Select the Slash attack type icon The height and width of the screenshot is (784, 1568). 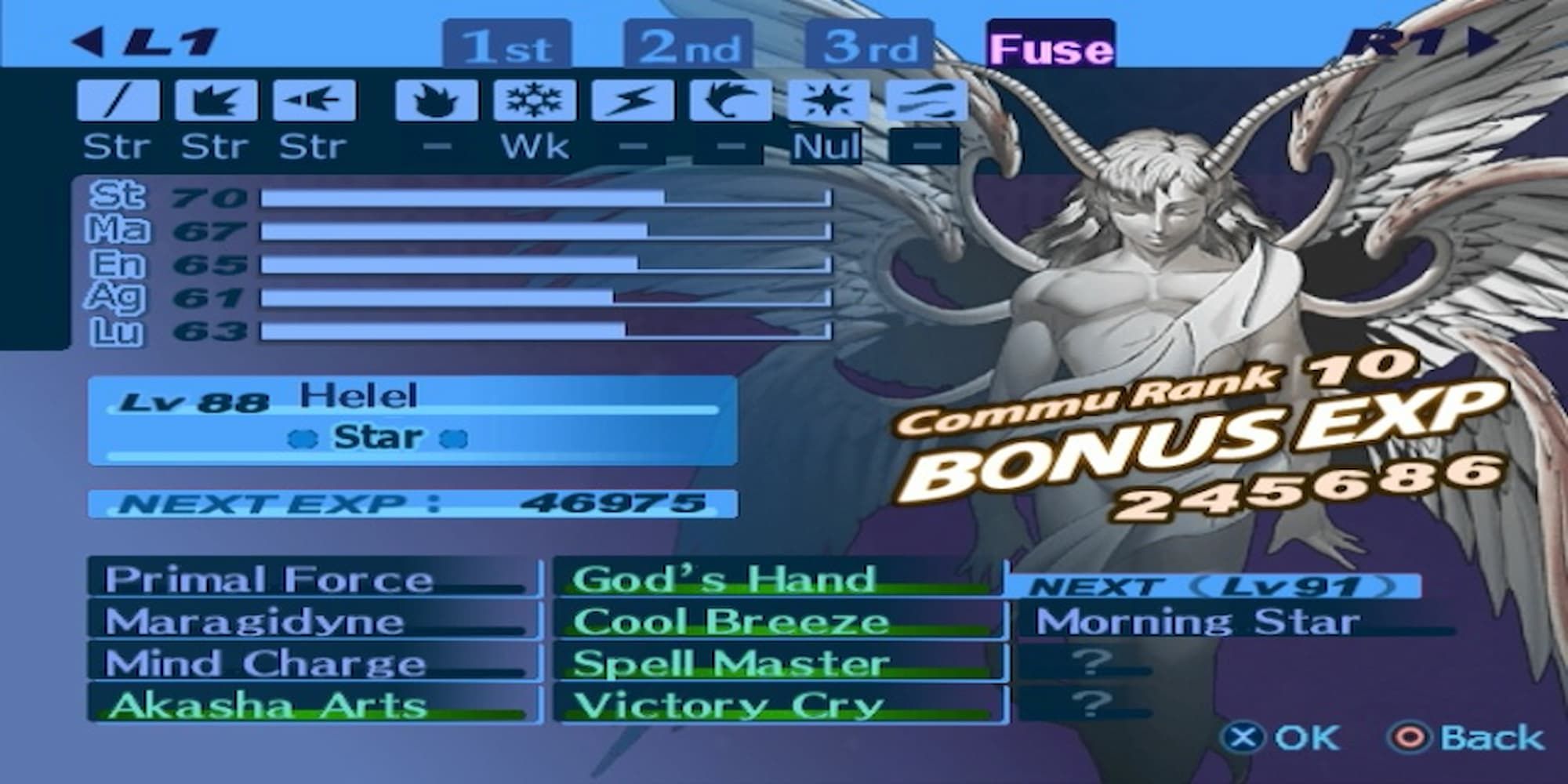(x=118, y=100)
